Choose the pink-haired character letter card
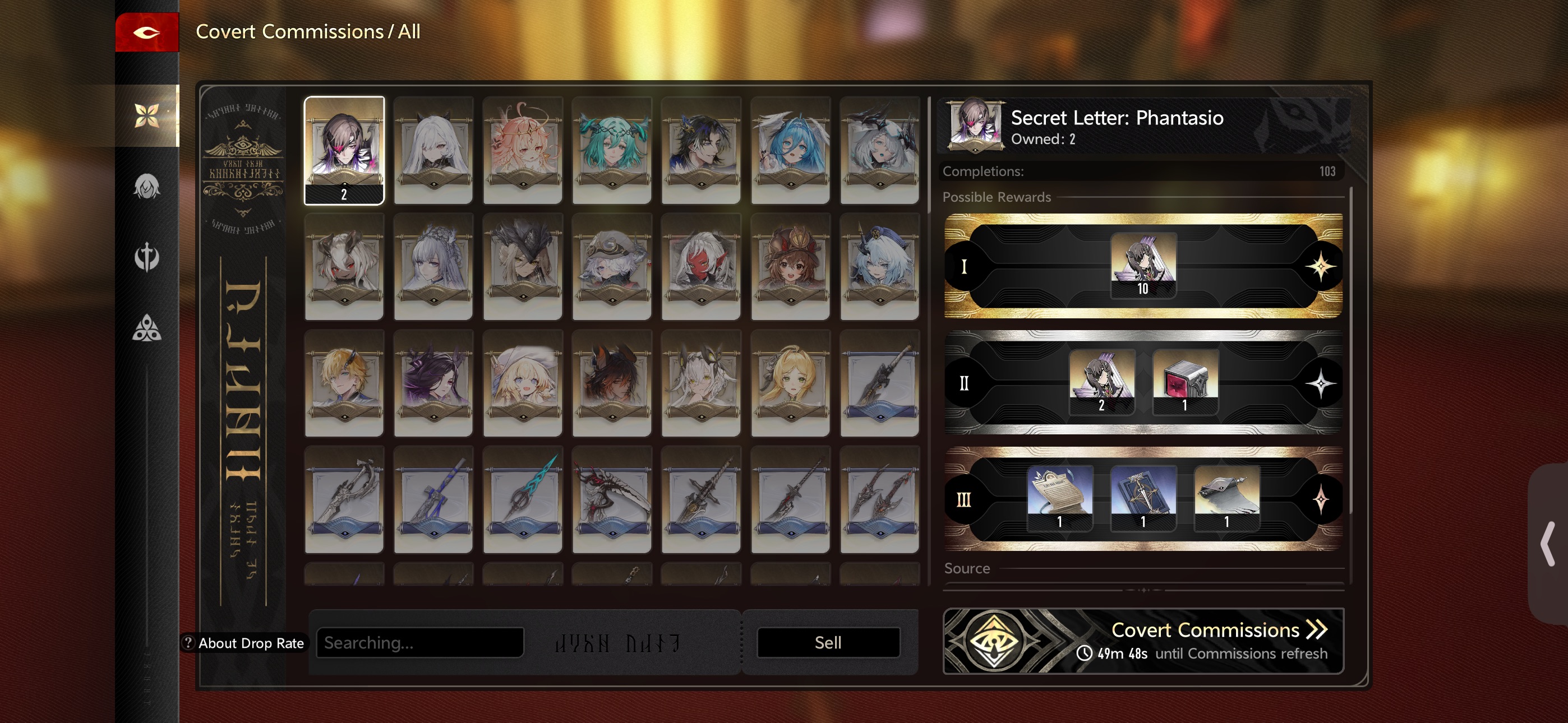This screenshot has width=1568, height=723. click(x=522, y=150)
